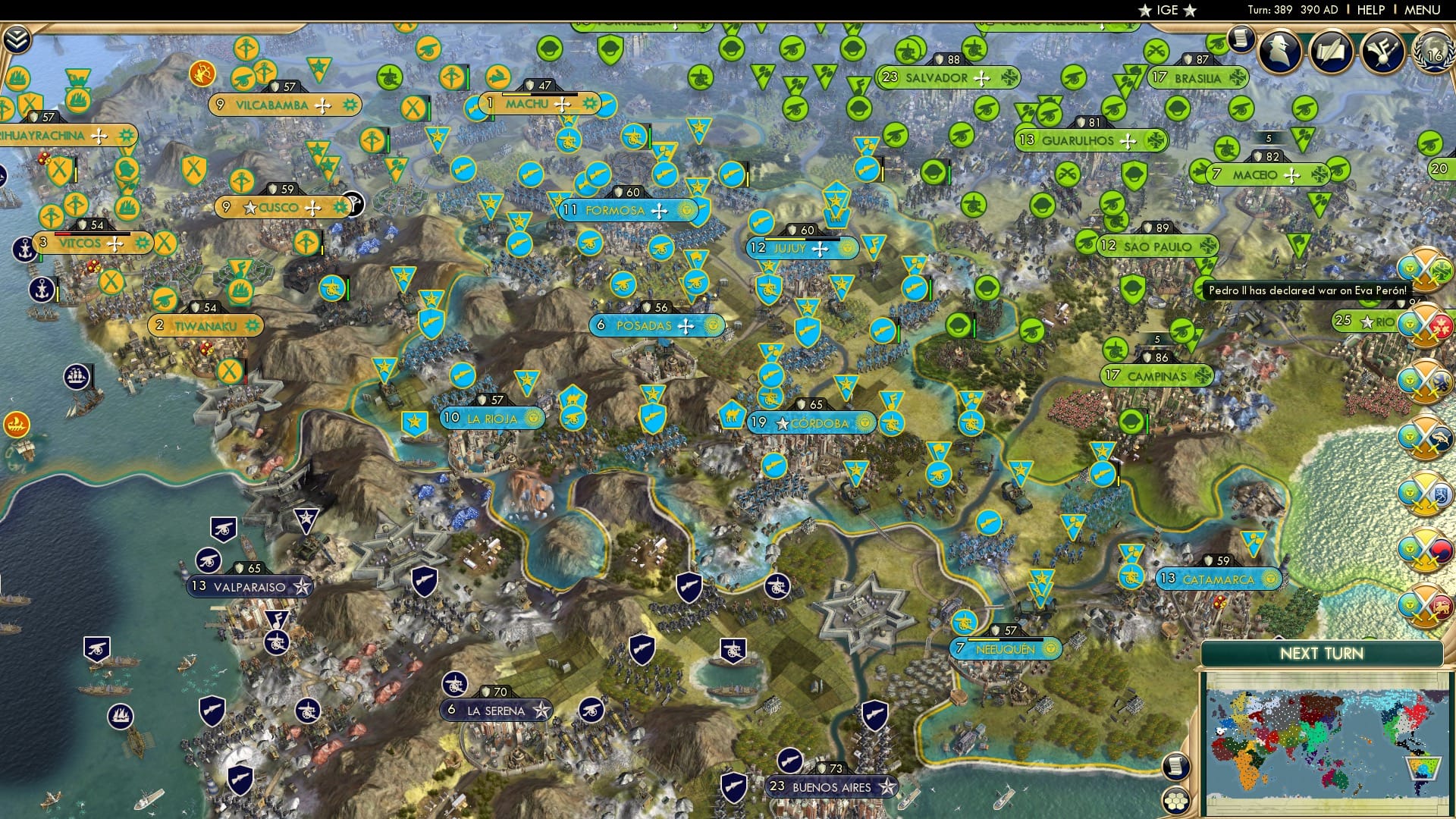Click South America on the minimap
The height and width of the screenshot is (819, 1456).
tap(1422, 768)
